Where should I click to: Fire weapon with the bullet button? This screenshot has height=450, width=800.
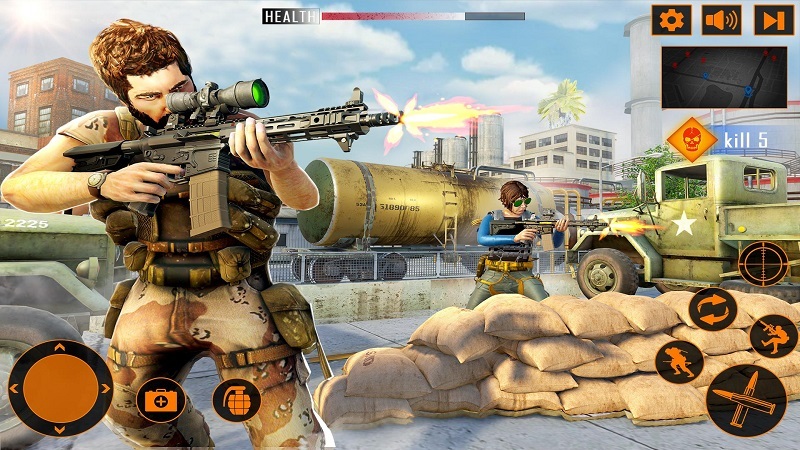(745, 400)
